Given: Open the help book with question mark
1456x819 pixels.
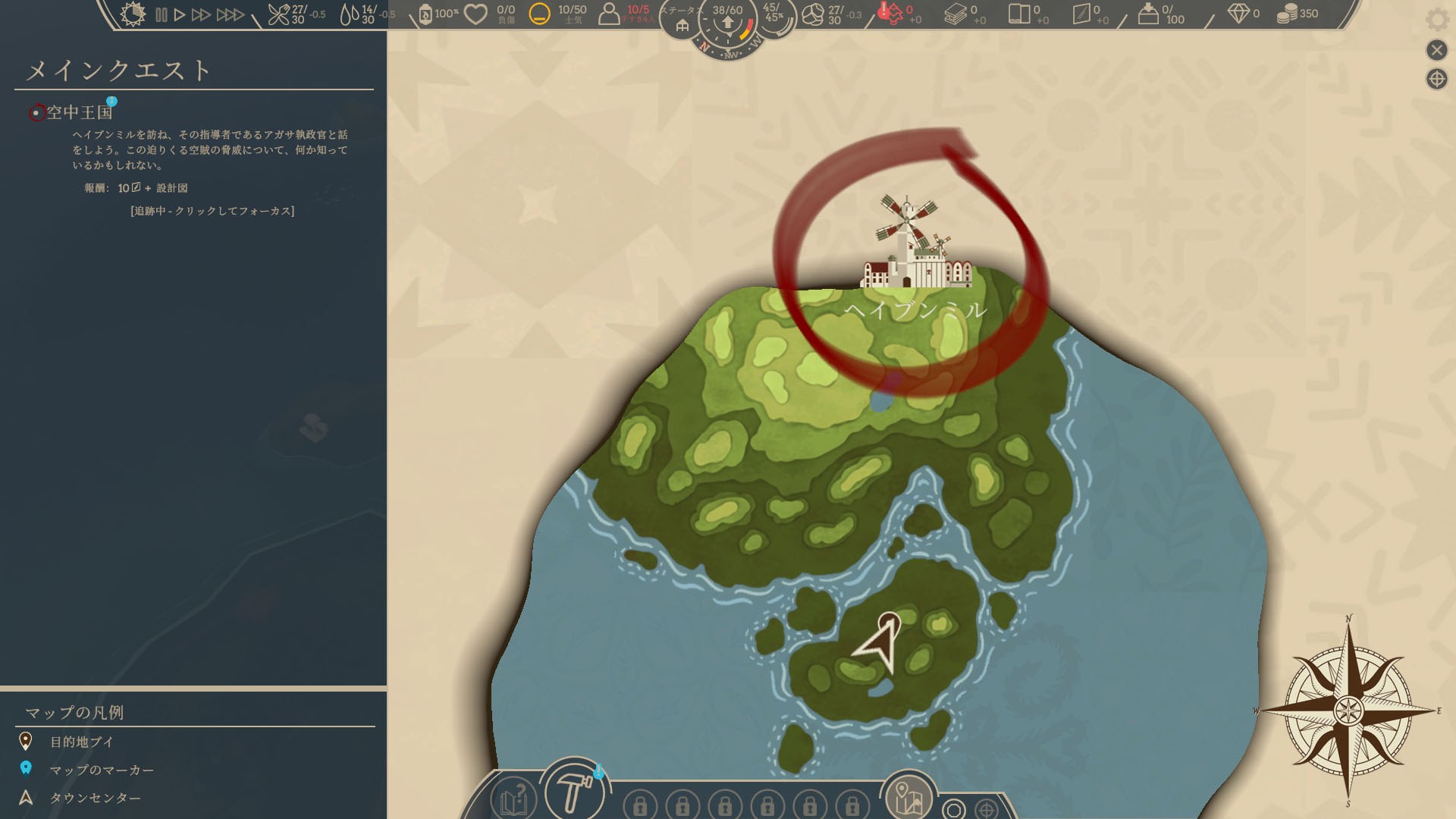Looking at the screenshot, I should (x=513, y=799).
